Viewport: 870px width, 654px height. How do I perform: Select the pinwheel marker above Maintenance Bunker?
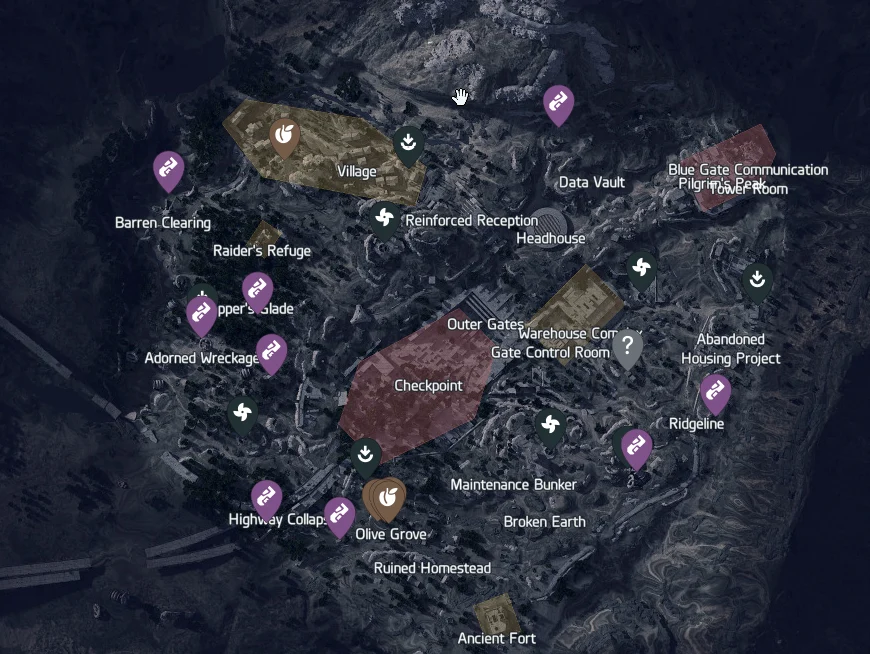click(x=549, y=426)
